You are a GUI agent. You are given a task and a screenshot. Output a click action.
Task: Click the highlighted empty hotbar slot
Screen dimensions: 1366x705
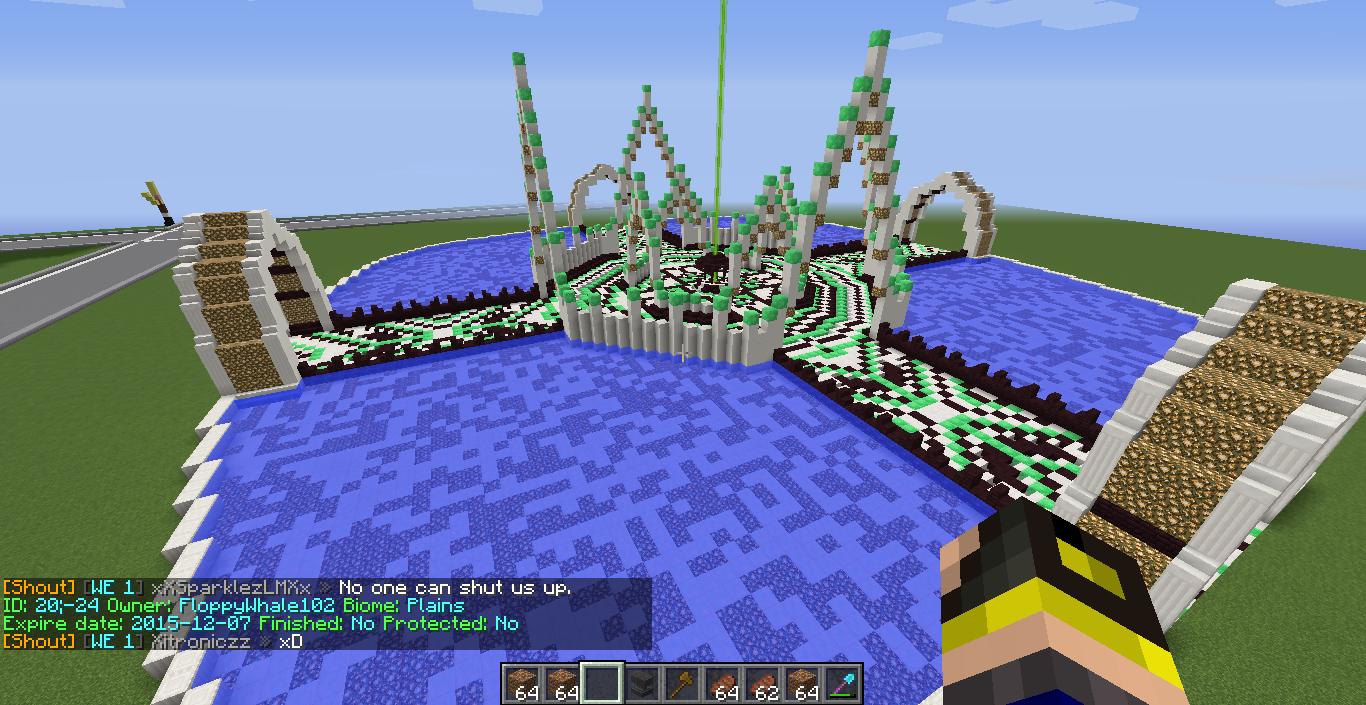pyautogui.click(x=603, y=684)
